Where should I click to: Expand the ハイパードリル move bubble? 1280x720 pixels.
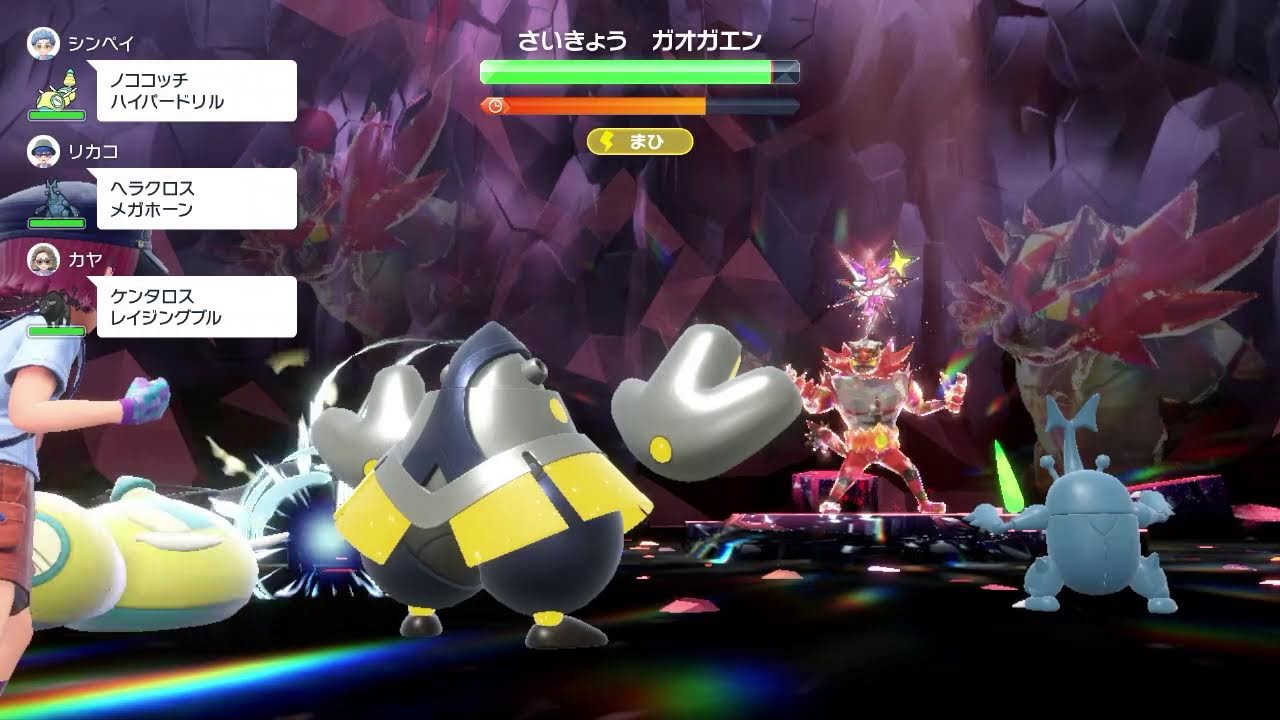[195, 90]
